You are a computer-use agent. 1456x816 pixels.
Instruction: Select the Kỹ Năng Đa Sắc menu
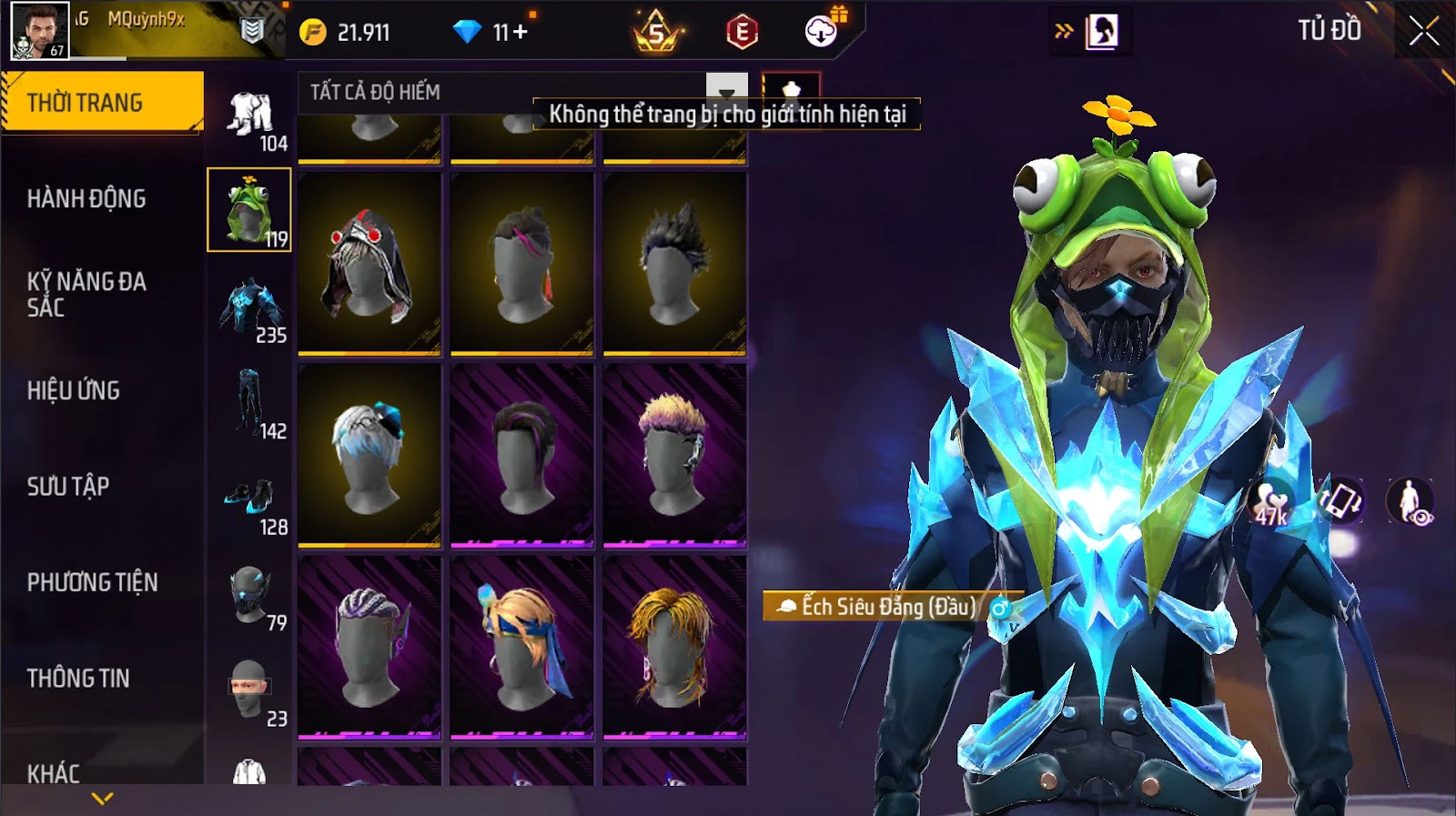point(86,294)
